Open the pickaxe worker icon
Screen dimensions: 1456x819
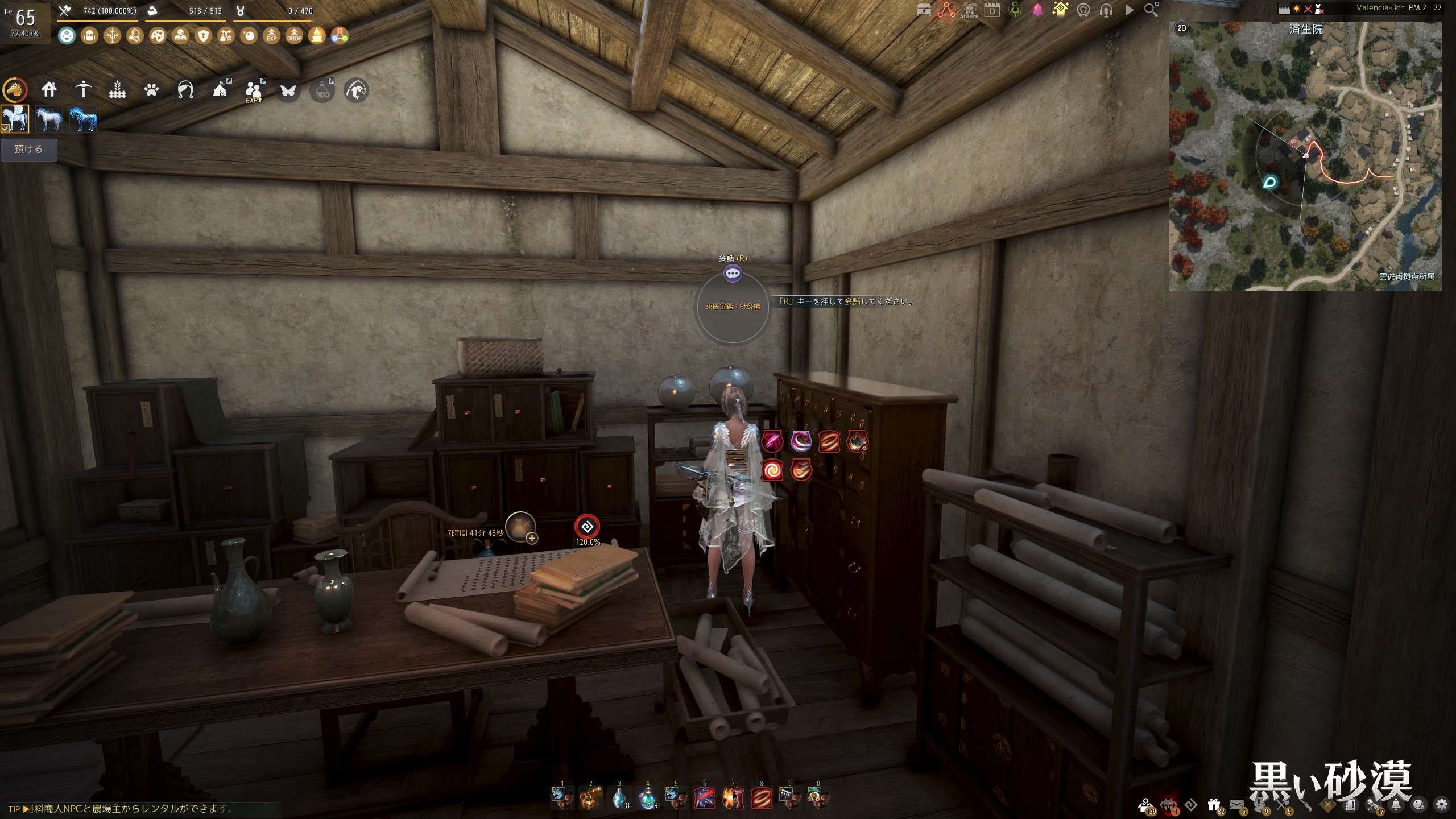click(83, 89)
